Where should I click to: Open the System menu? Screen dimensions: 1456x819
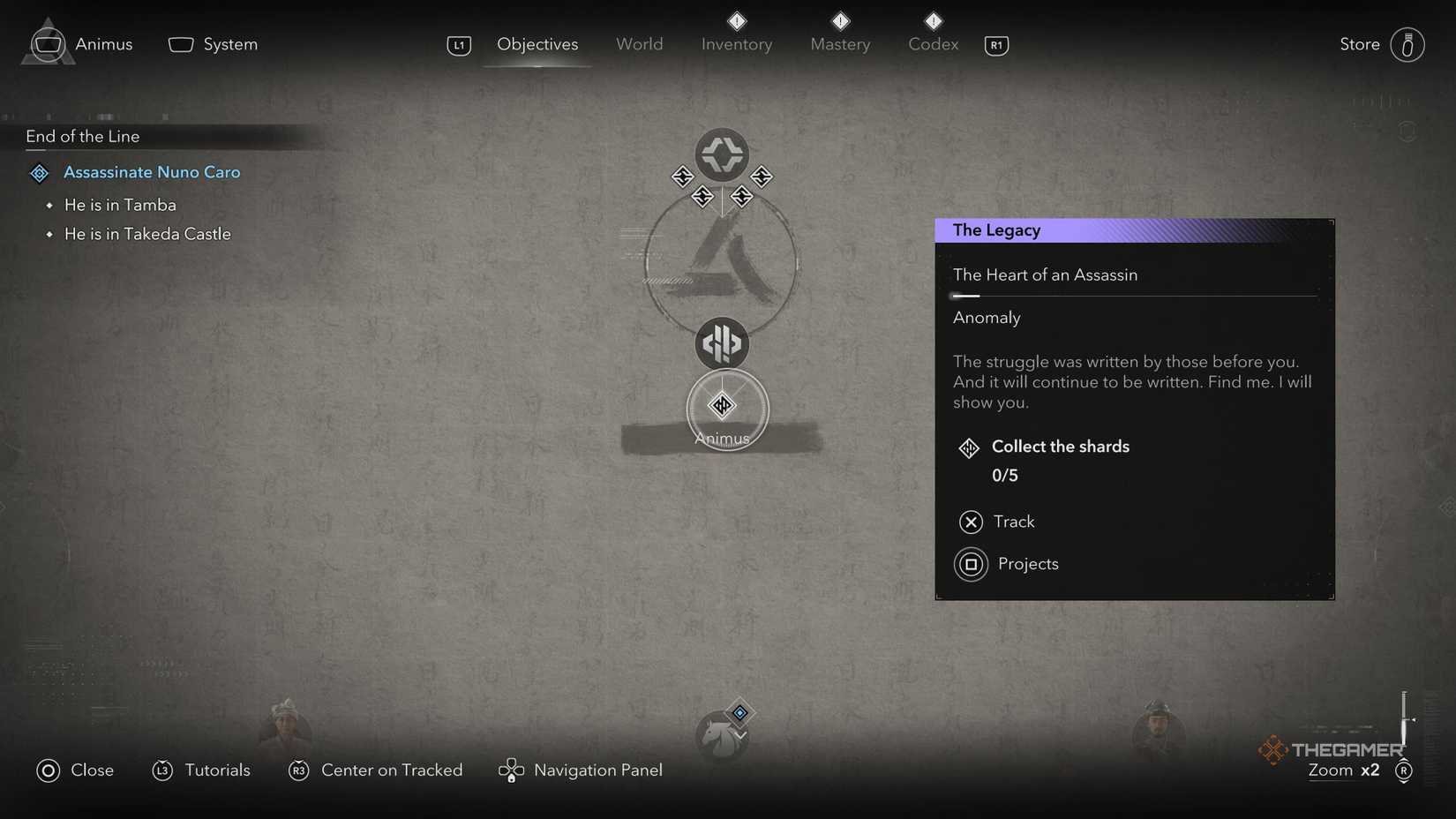pyautogui.click(x=213, y=43)
